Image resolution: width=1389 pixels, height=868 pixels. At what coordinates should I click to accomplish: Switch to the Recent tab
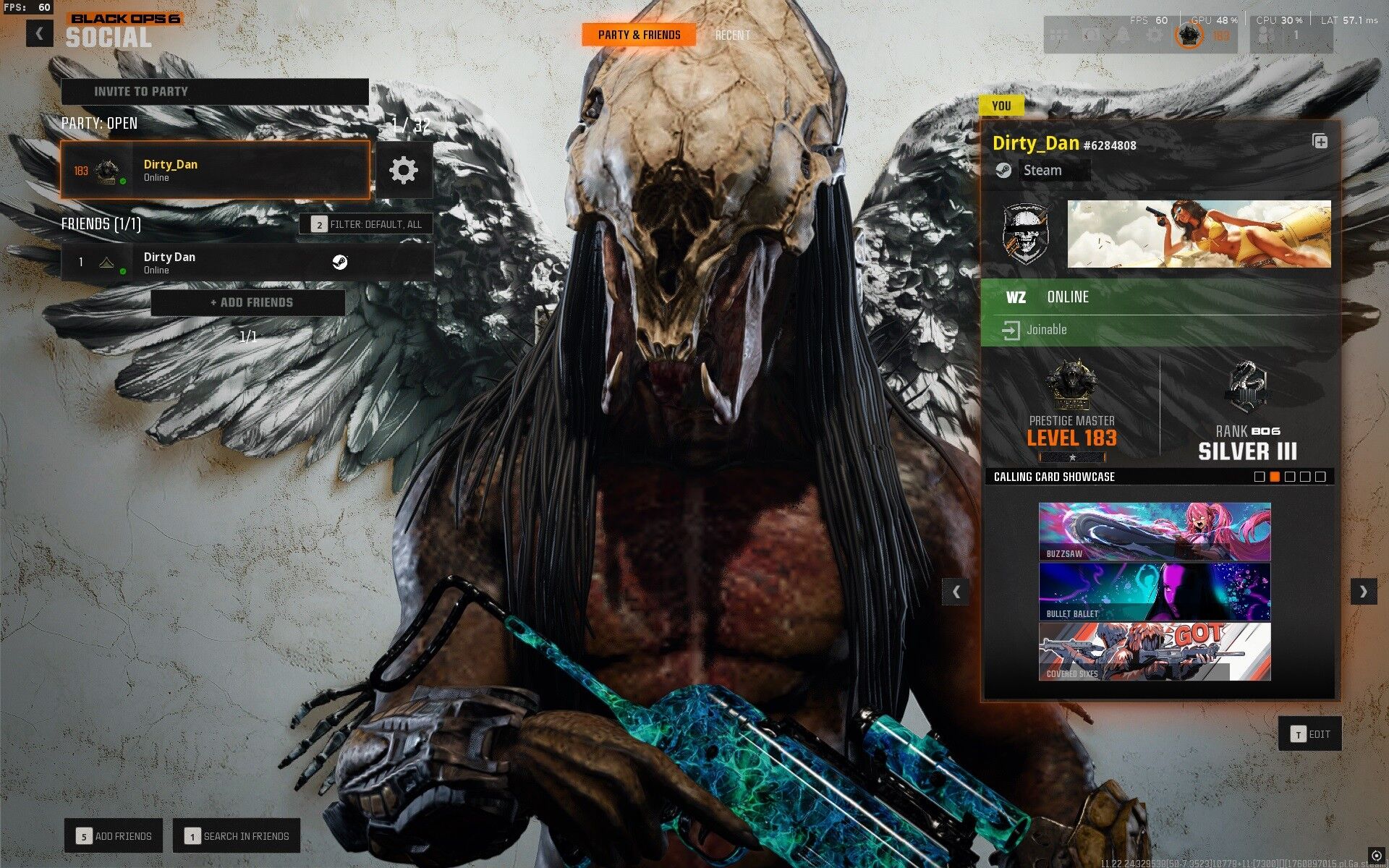tap(733, 34)
